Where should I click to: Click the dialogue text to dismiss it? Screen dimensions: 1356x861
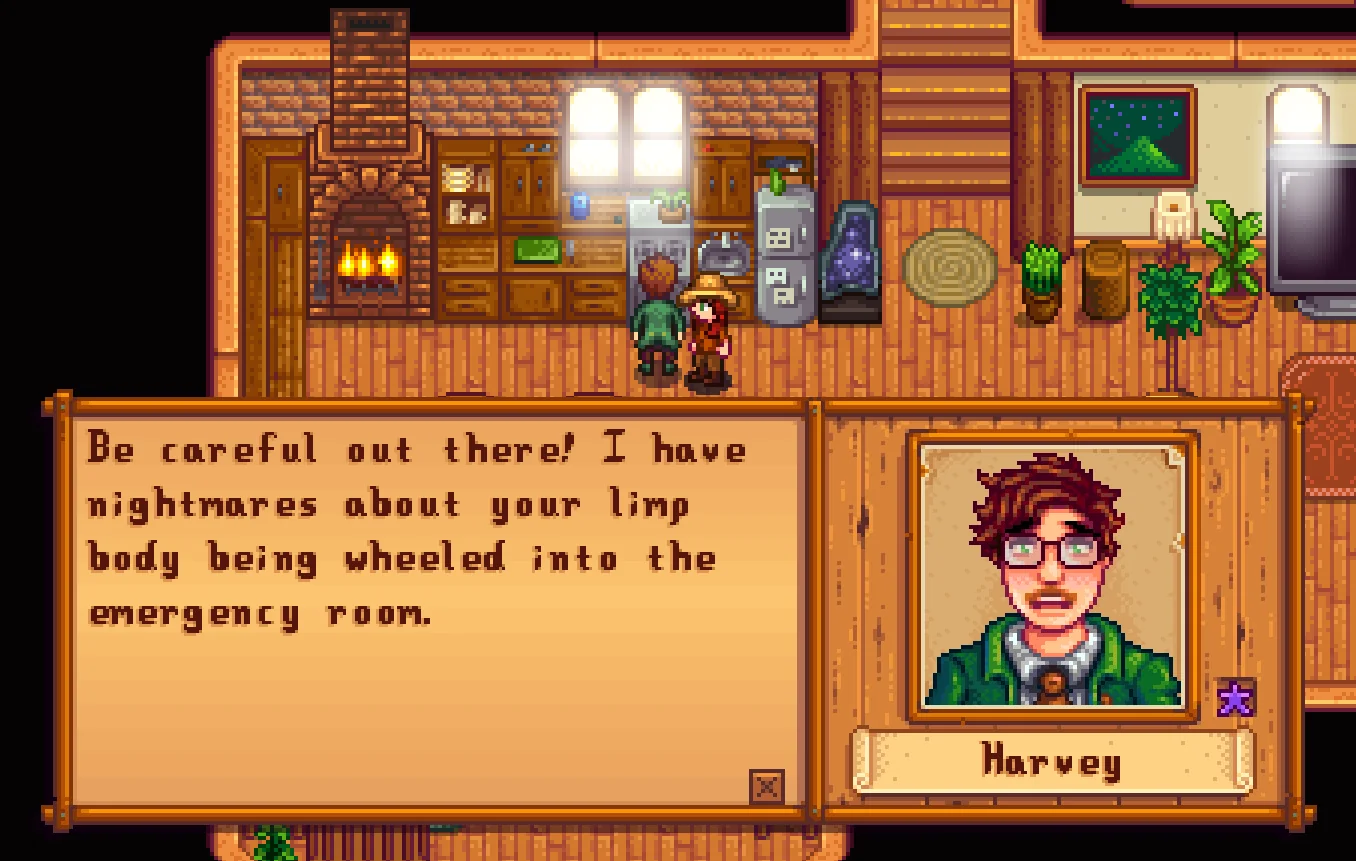point(417,529)
